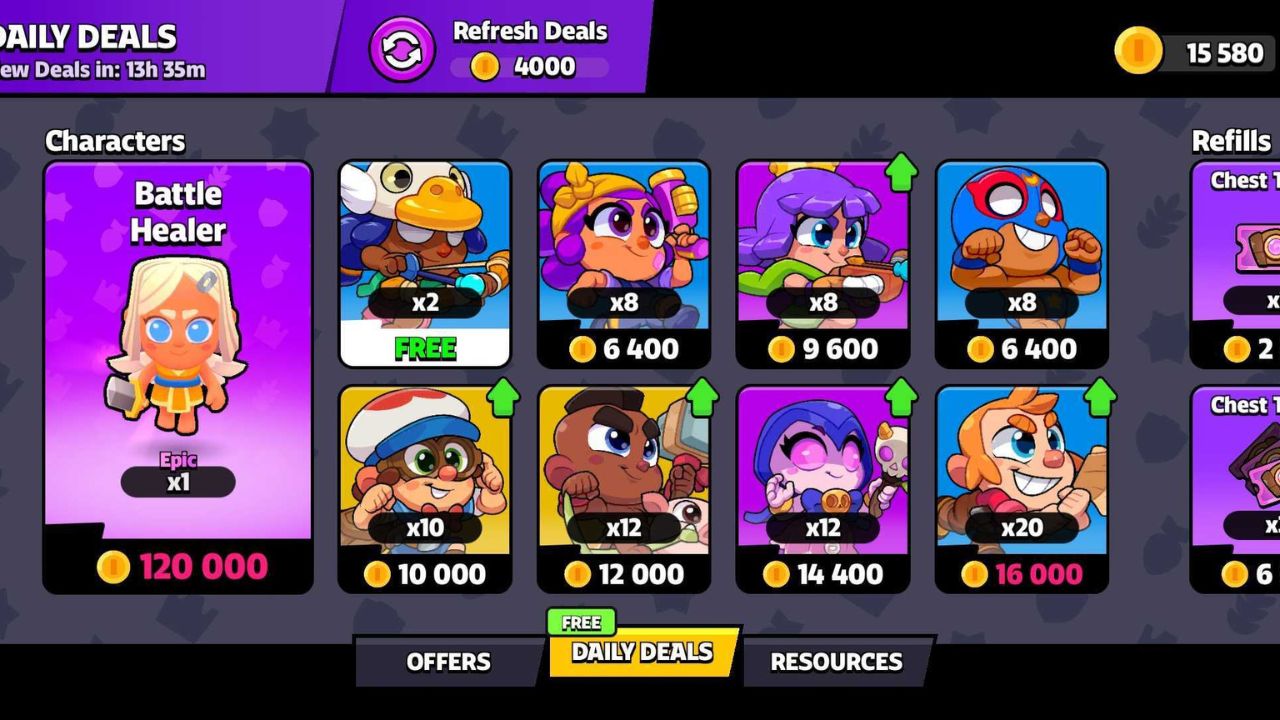Screen dimensions: 1280x720
Task: Switch to the Offers tab
Action: click(x=448, y=661)
